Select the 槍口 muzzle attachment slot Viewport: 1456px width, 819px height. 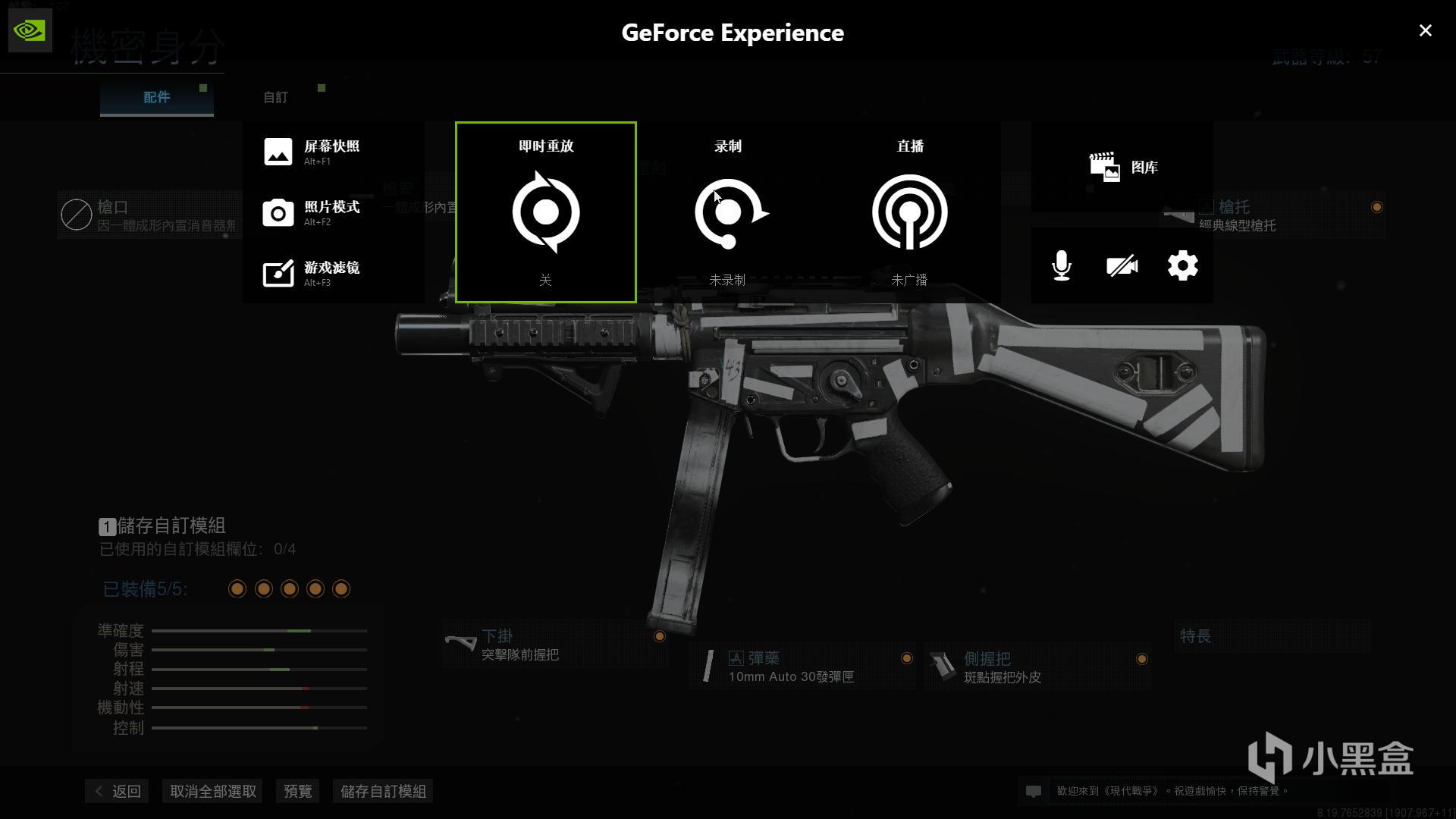pos(149,215)
